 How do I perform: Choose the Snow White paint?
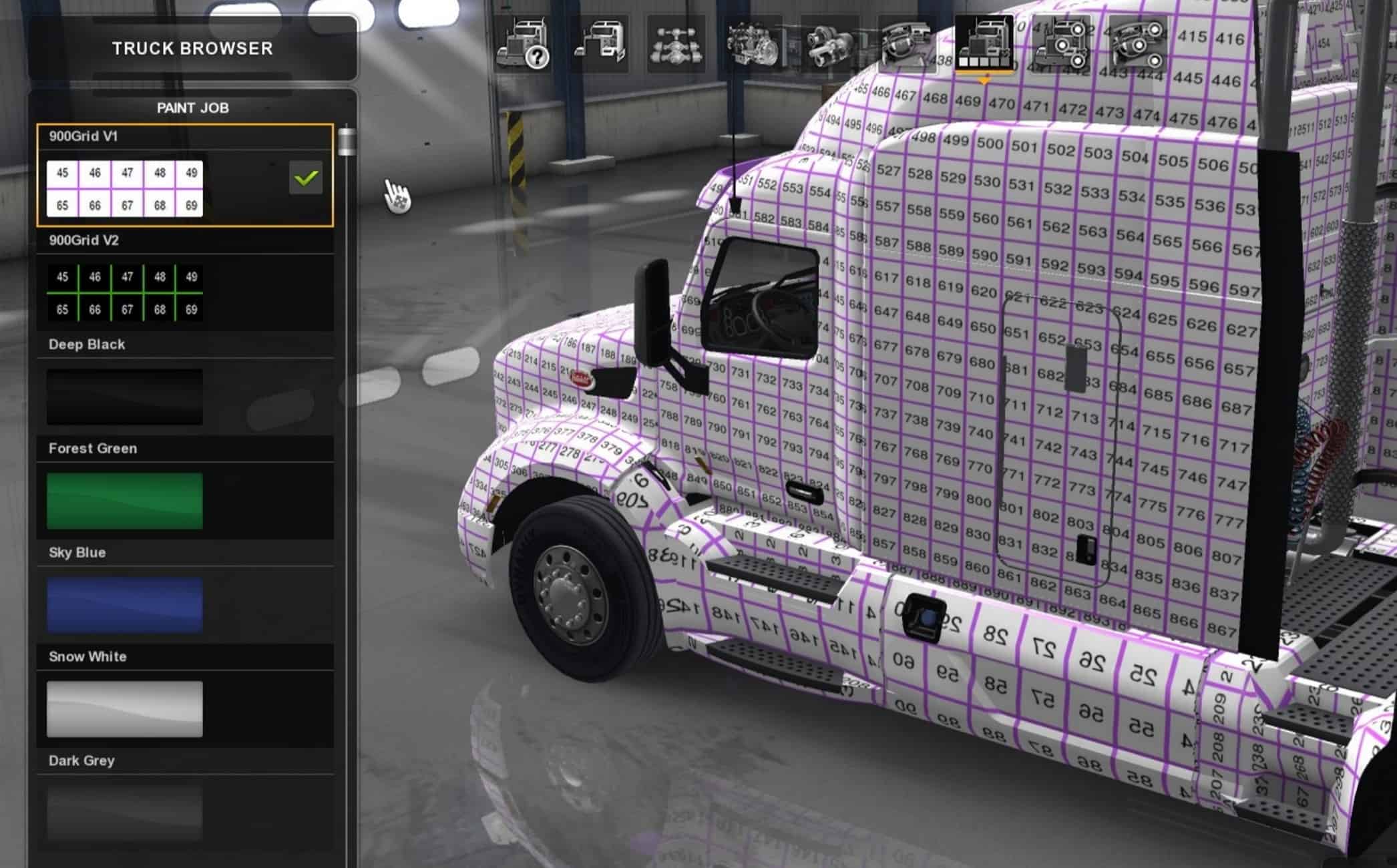[x=125, y=709]
